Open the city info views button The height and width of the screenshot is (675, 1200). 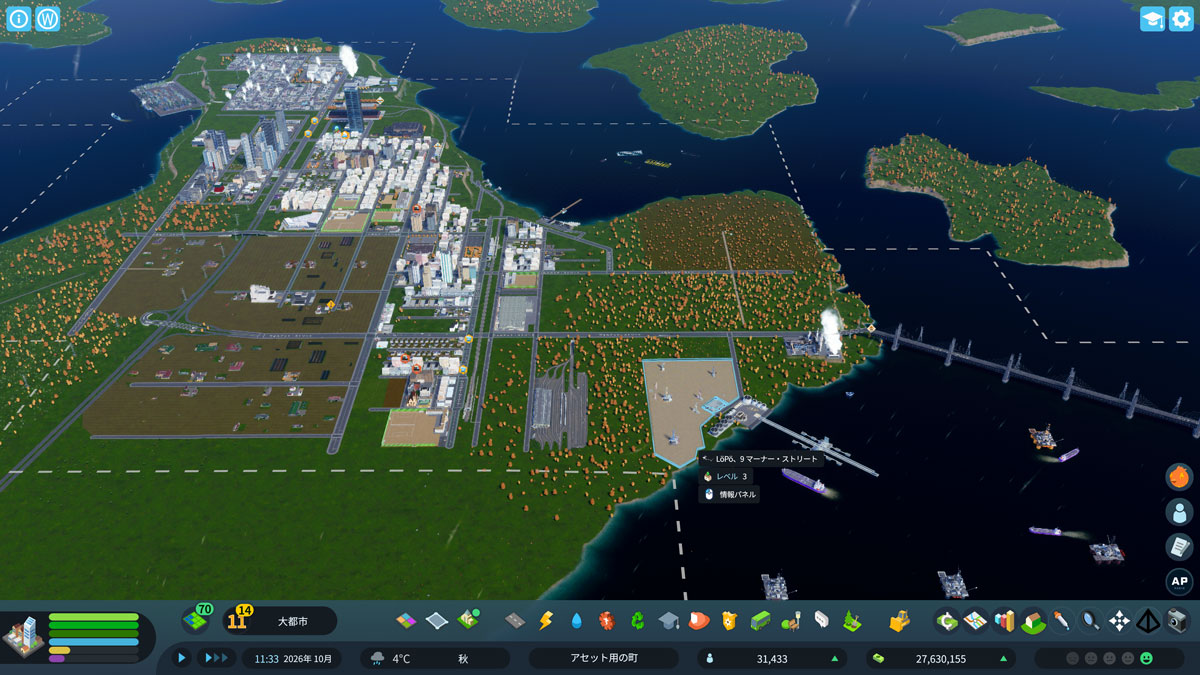19,19
